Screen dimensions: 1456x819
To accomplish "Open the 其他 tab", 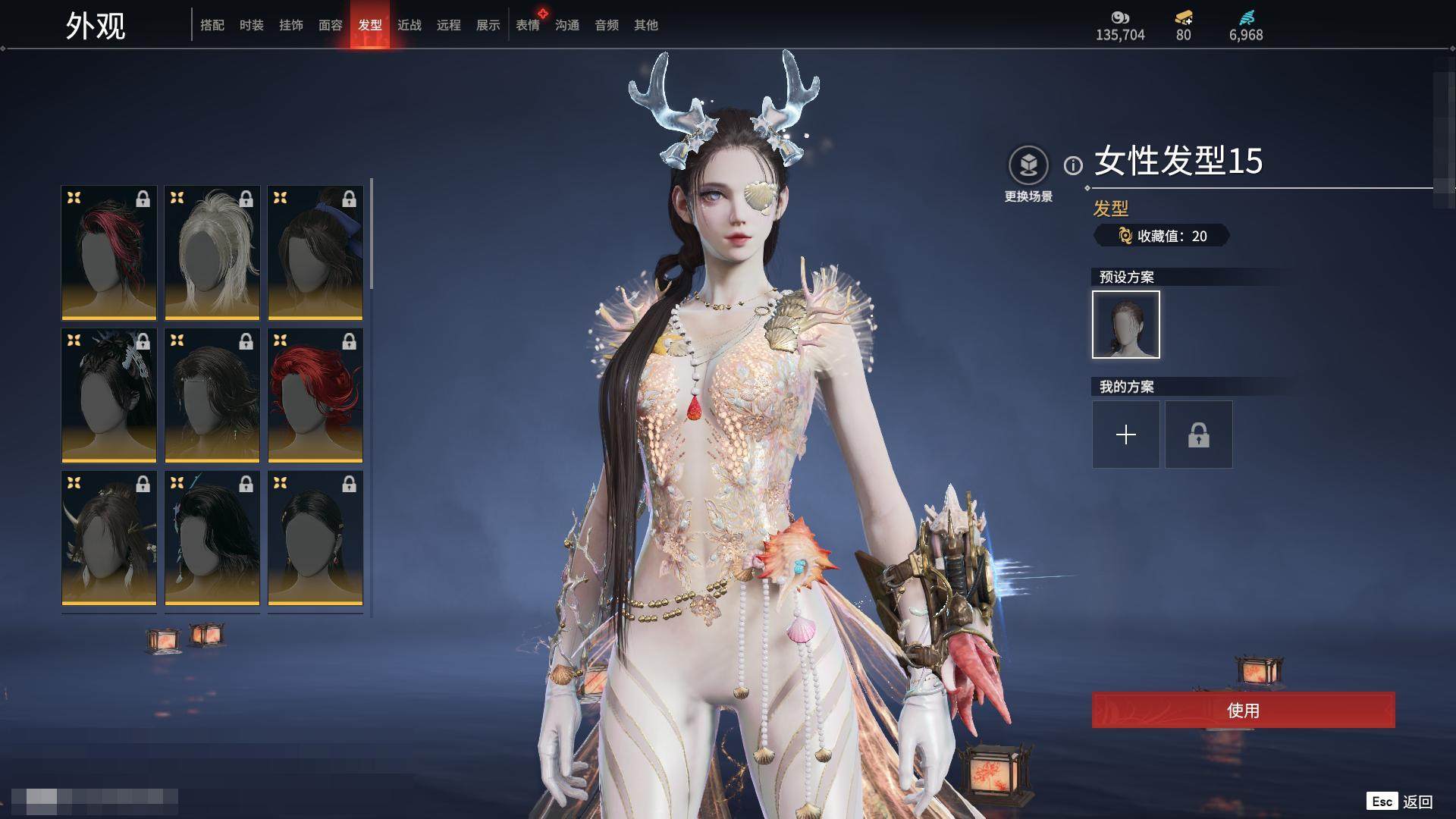I will point(646,25).
